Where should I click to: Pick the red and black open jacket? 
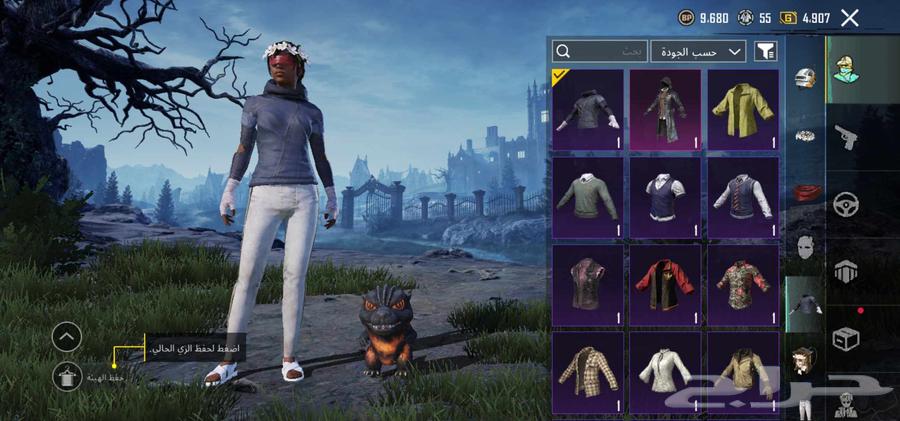click(x=665, y=284)
